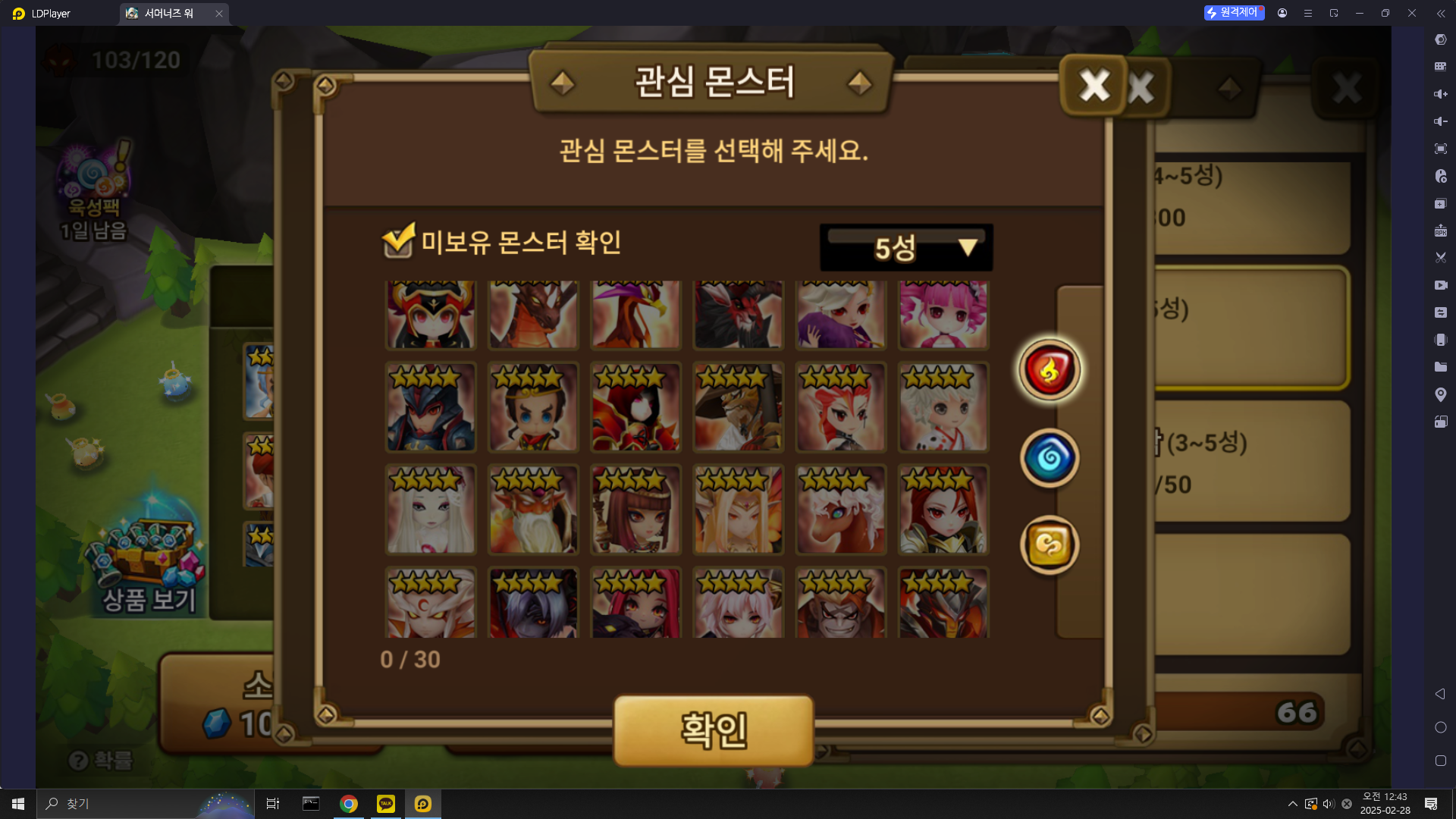Select the water element filter
1456x819 pixels.
tap(1049, 458)
